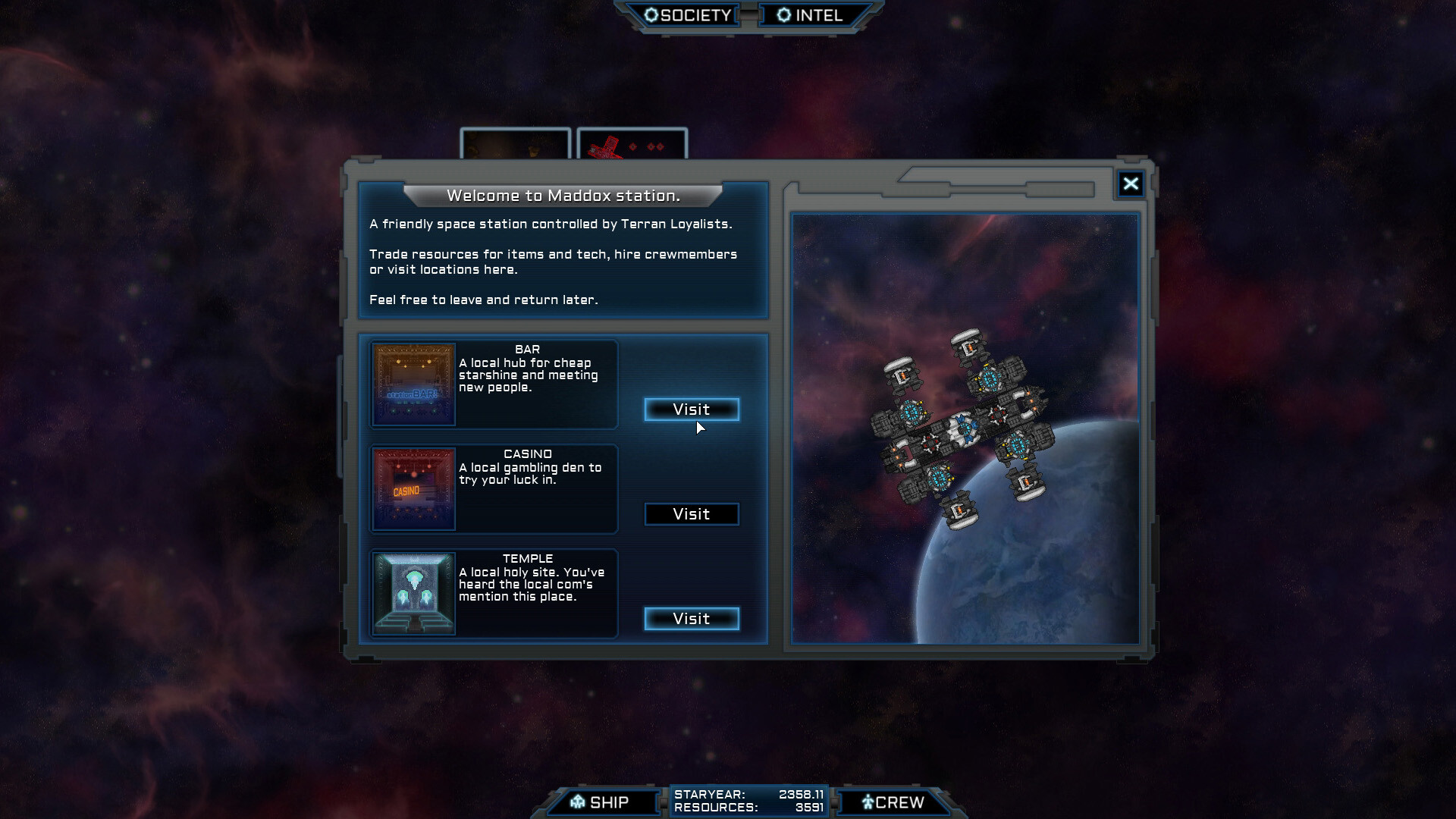This screenshot has height=819, width=1456.
Task: Visit the Temple
Action: tap(691, 619)
